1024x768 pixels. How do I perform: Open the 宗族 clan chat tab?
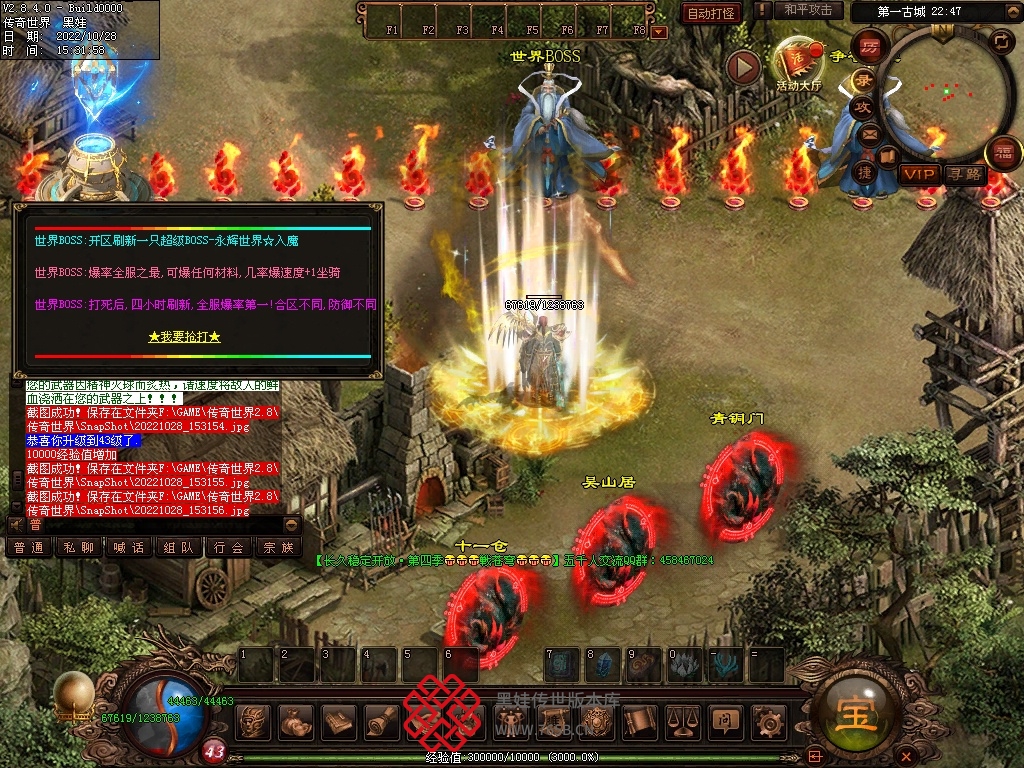pyautogui.click(x=277, y=547)
